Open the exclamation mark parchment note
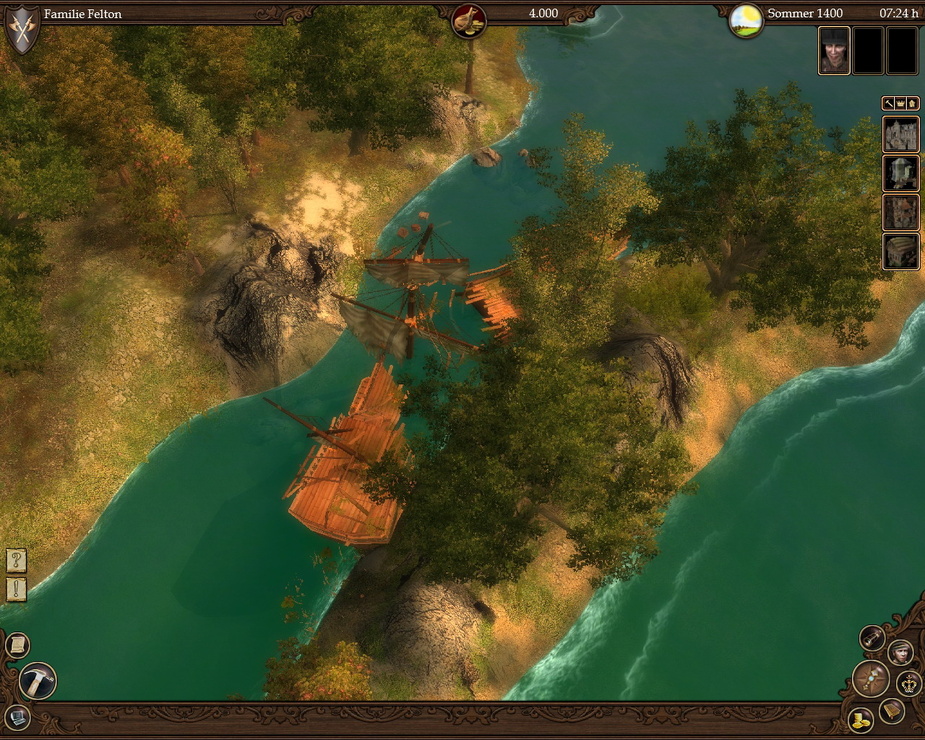Screen dimensions: 925x740 tap(16, 589)
